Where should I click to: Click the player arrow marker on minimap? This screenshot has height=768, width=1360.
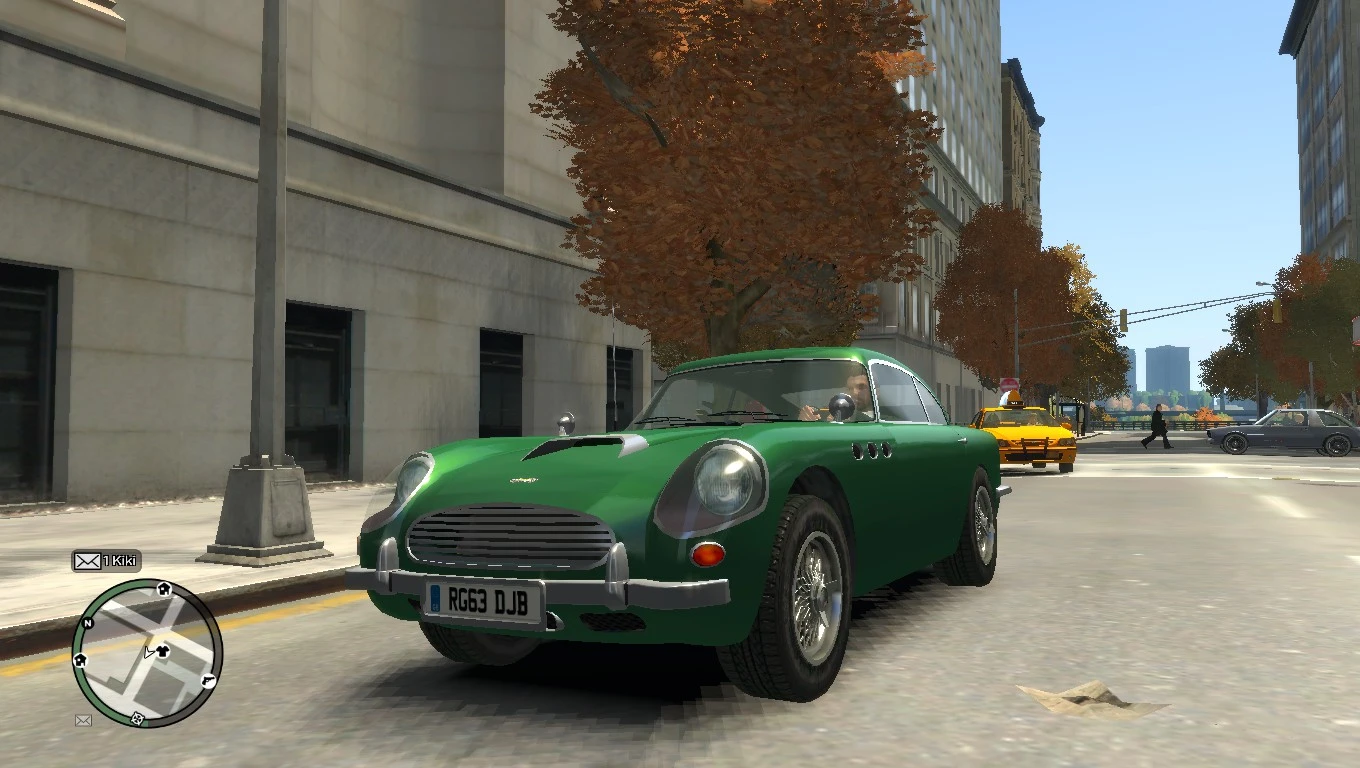pos(147,652)
